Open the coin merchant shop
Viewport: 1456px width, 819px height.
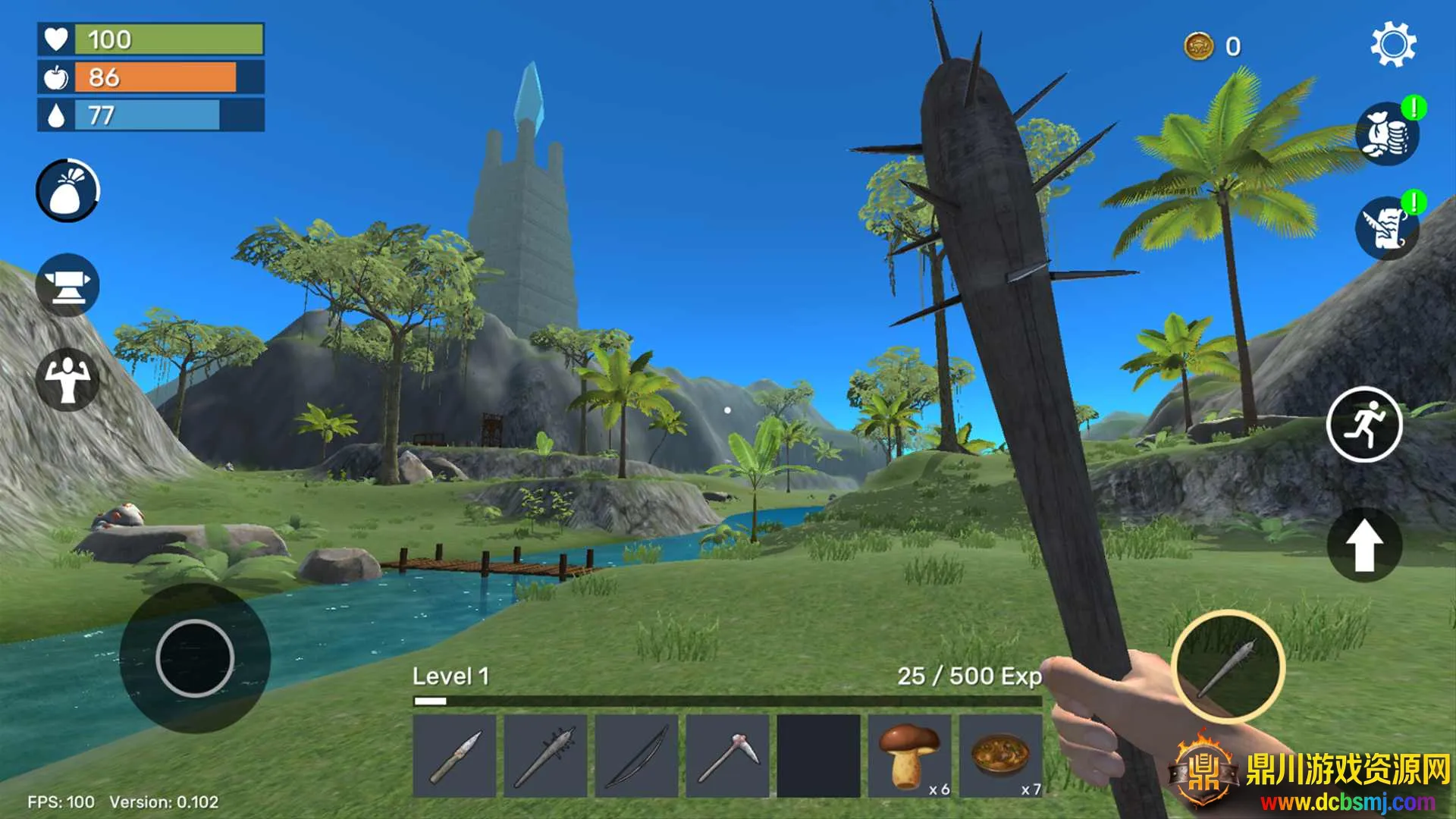pos(1387,134)
